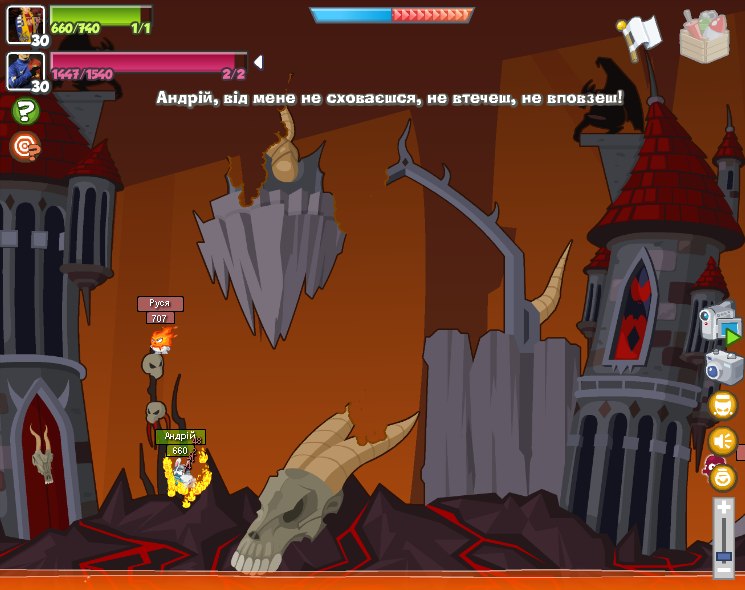Screen dimensions: 745x590
Task: Open the green question mark help
Action: (25, 111)
